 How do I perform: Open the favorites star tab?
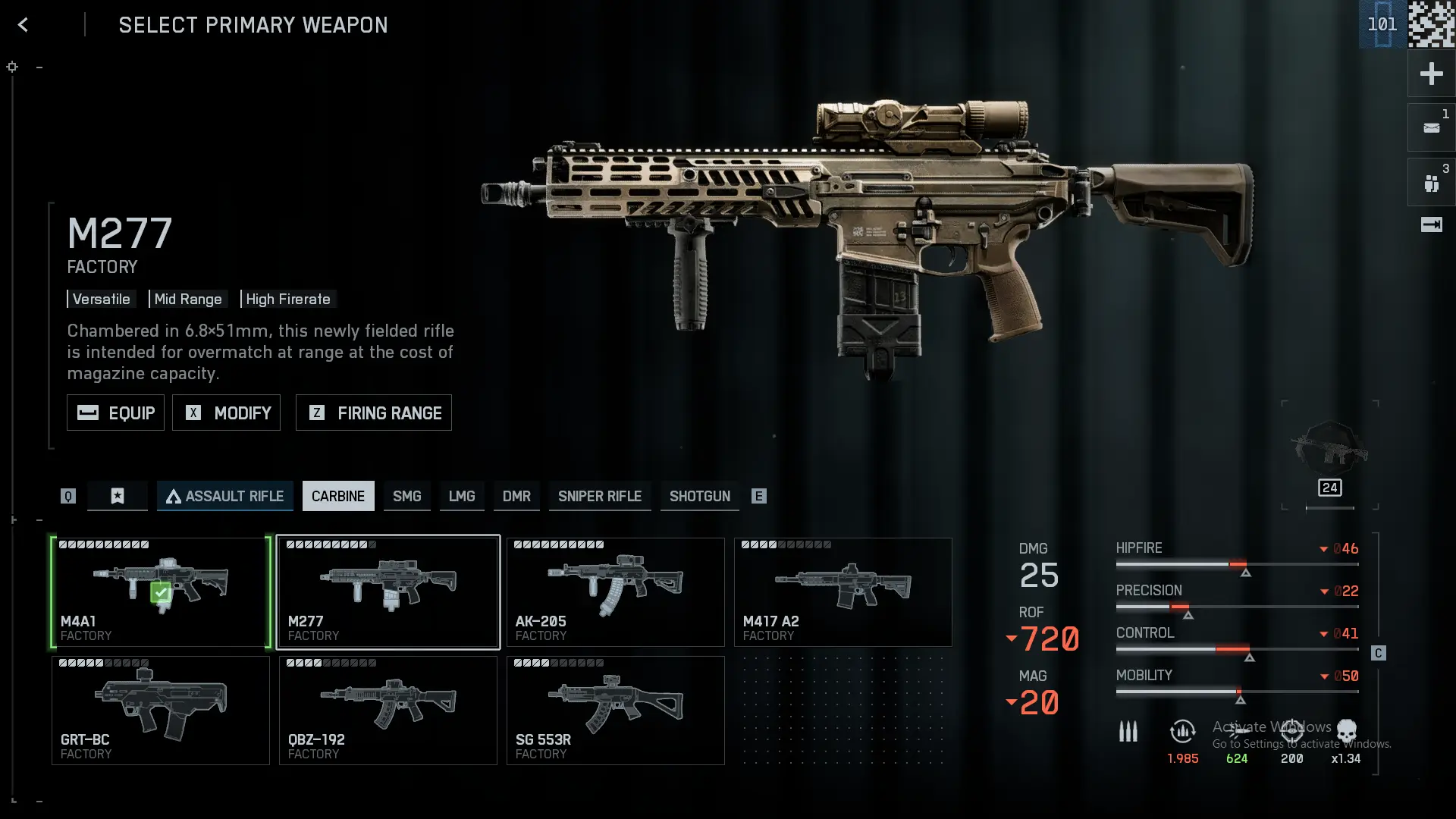(x=118, y=496)
